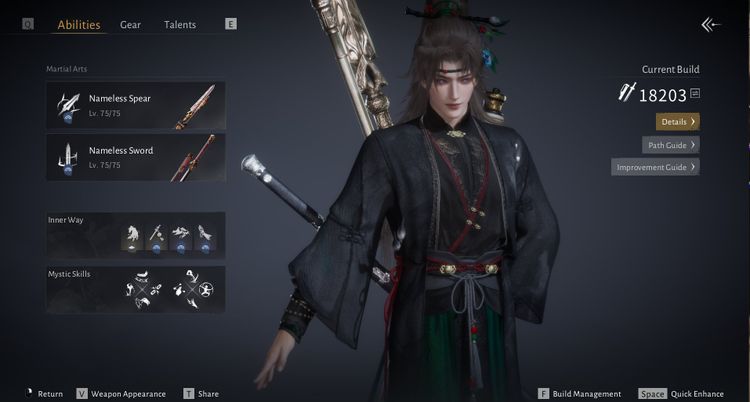This screenshot has height=402, width=750.
Task: Open the Improvement Guide
Action: pyautogui.click(x=655, y=167)
